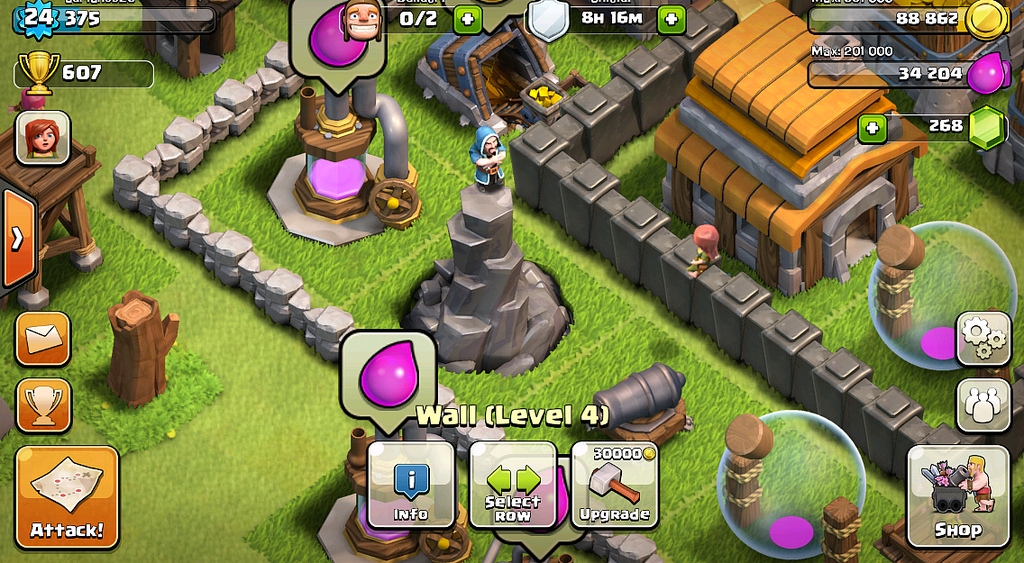Tap the plus button beside the shield timer
The image size is (1024, 563).
point(671,18)
